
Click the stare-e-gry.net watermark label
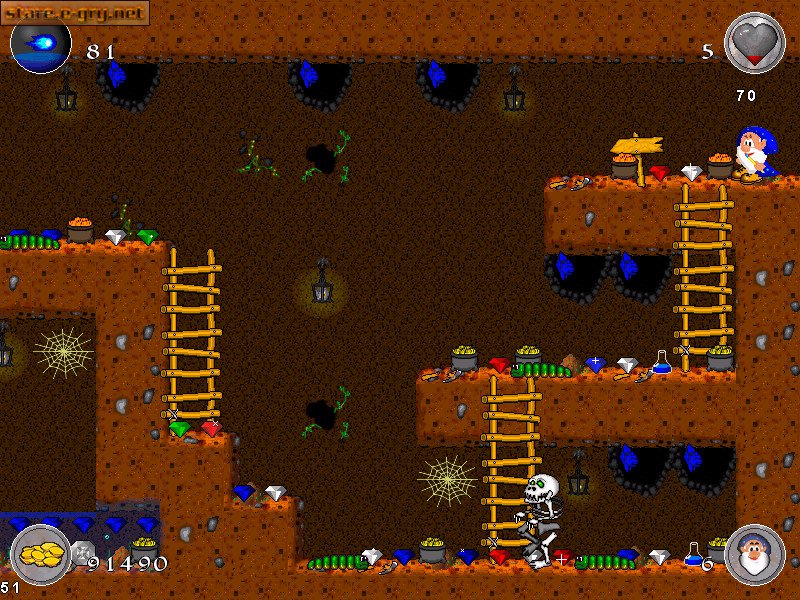tap(76, 13)
